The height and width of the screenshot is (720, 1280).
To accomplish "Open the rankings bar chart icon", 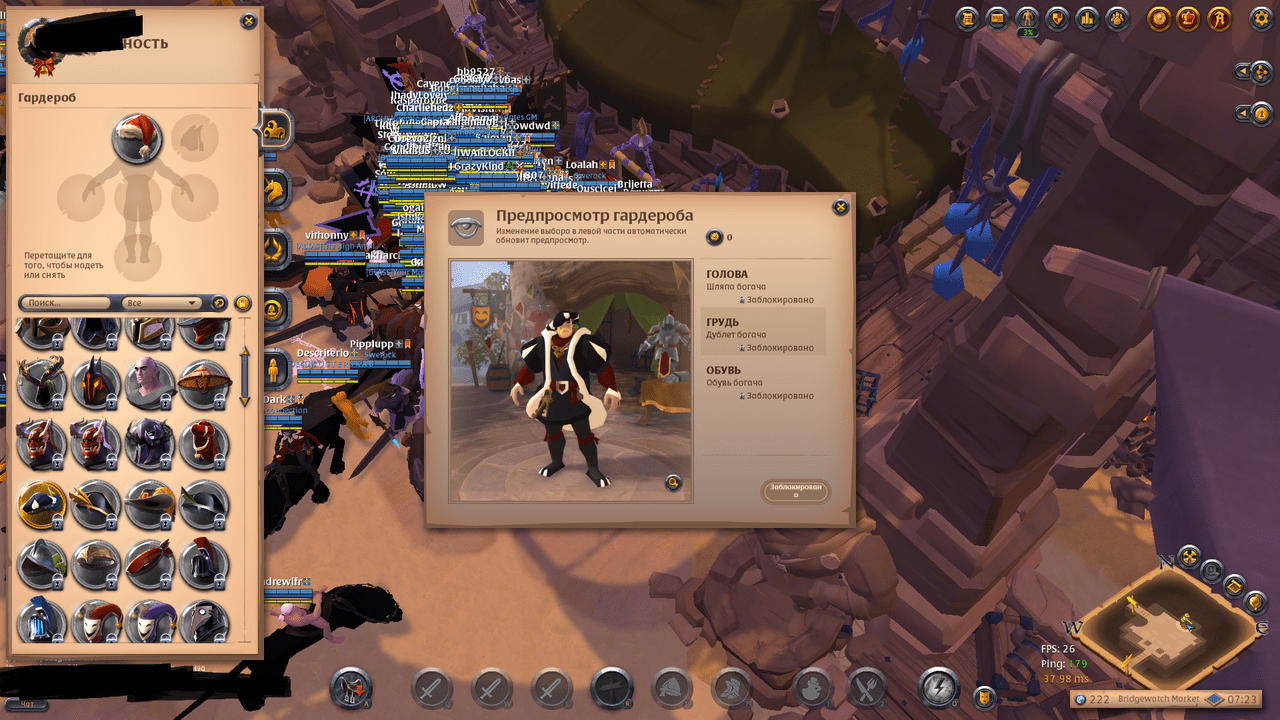I will 1087,18.
